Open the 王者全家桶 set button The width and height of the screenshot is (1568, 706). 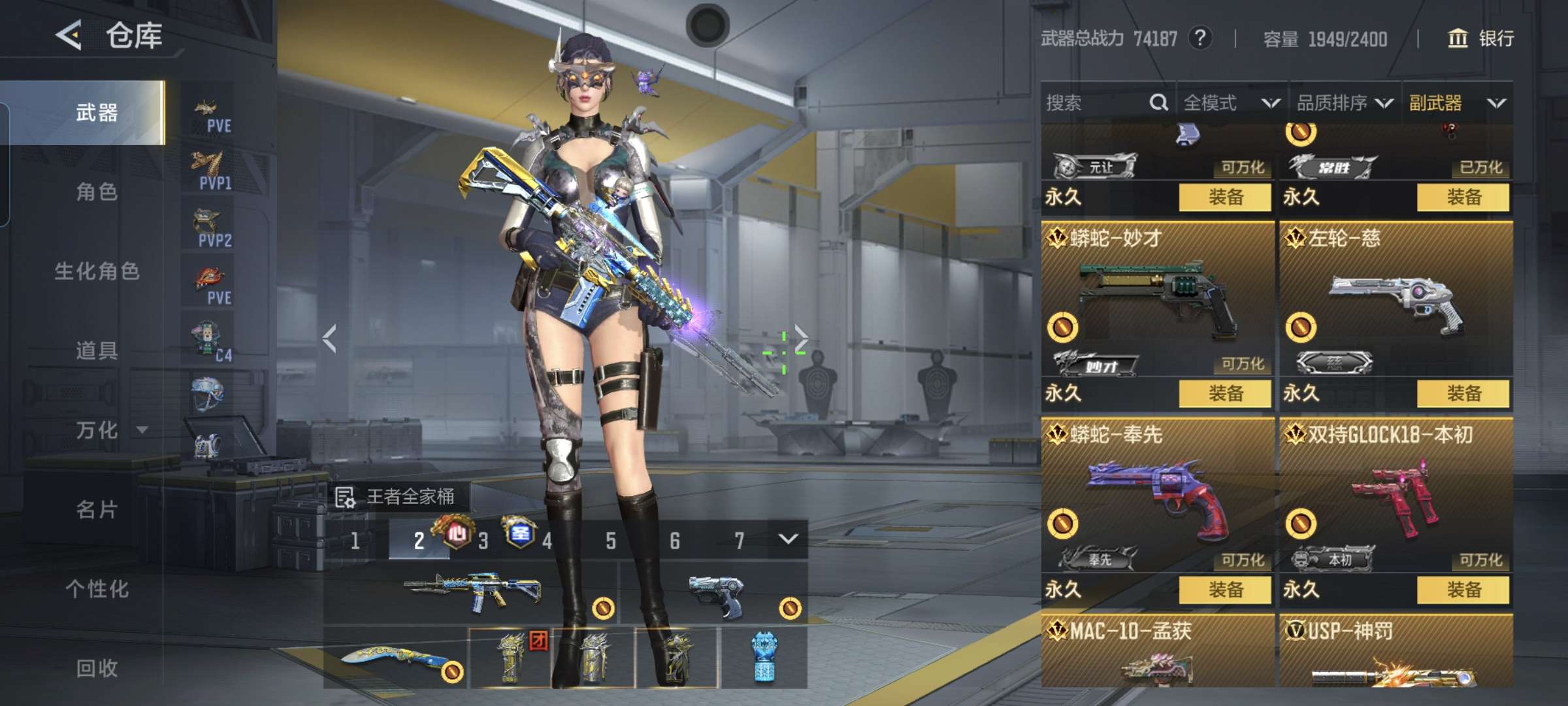pos(397,497)
